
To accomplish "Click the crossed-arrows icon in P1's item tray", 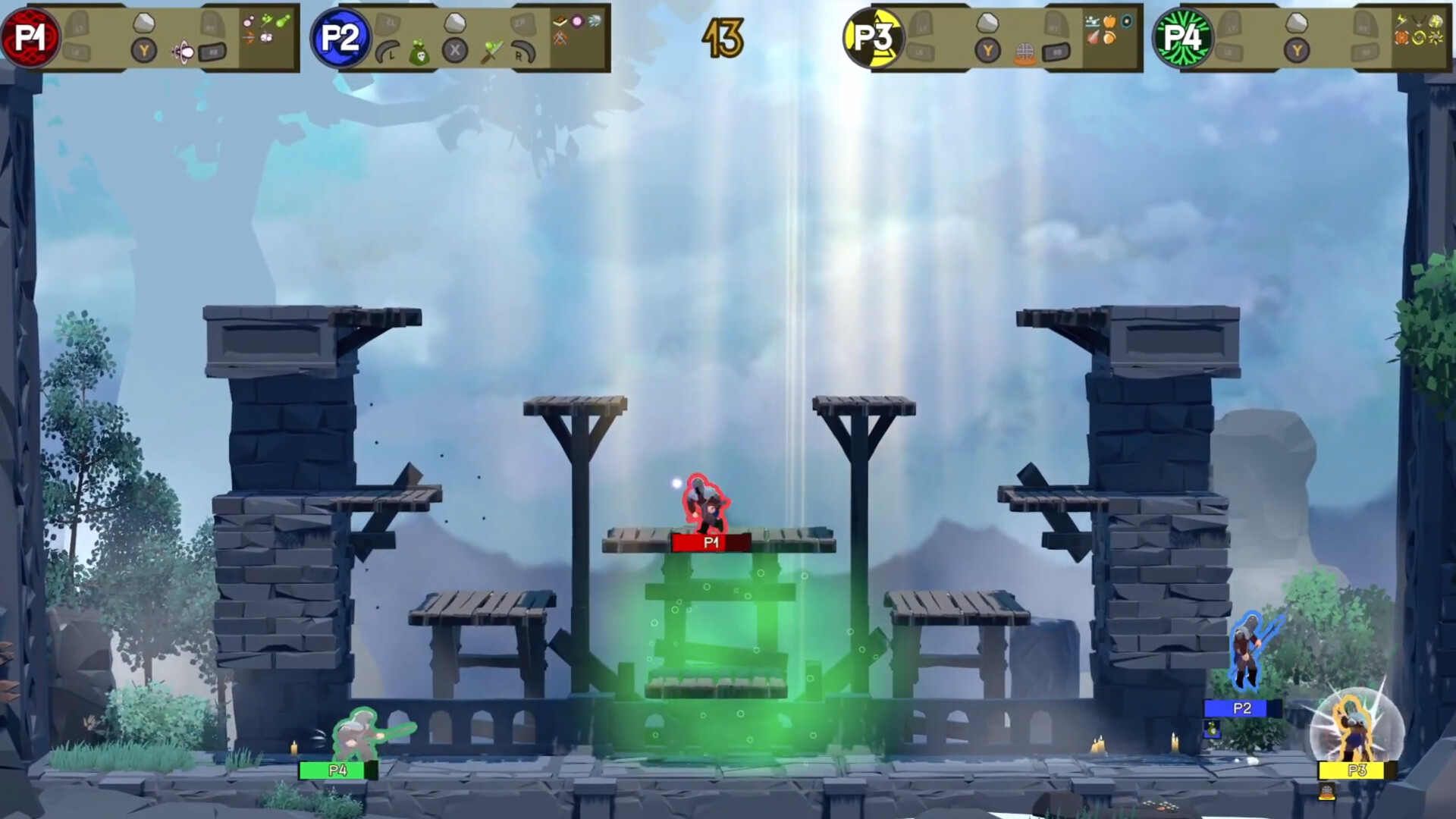I will [x=248, y=38].
